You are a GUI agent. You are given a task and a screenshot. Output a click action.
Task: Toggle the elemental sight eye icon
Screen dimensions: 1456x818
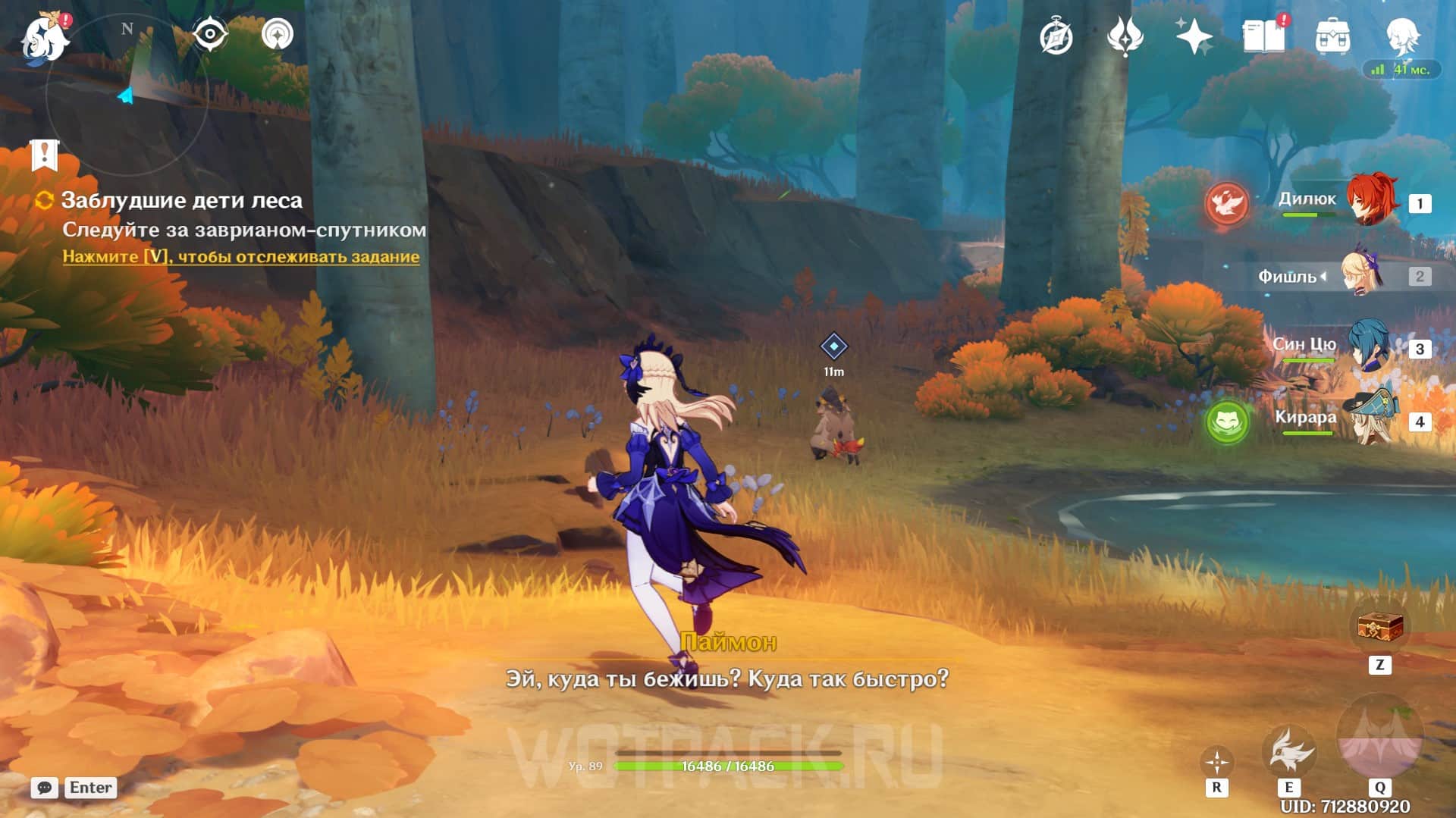(x=210, y=34)
